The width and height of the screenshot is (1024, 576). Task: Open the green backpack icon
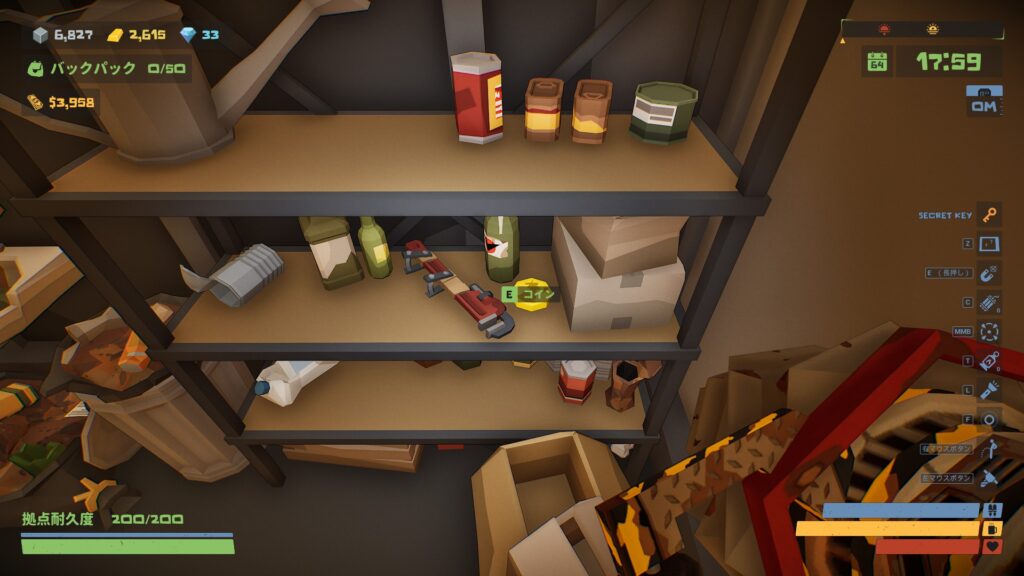coord(36,69)
